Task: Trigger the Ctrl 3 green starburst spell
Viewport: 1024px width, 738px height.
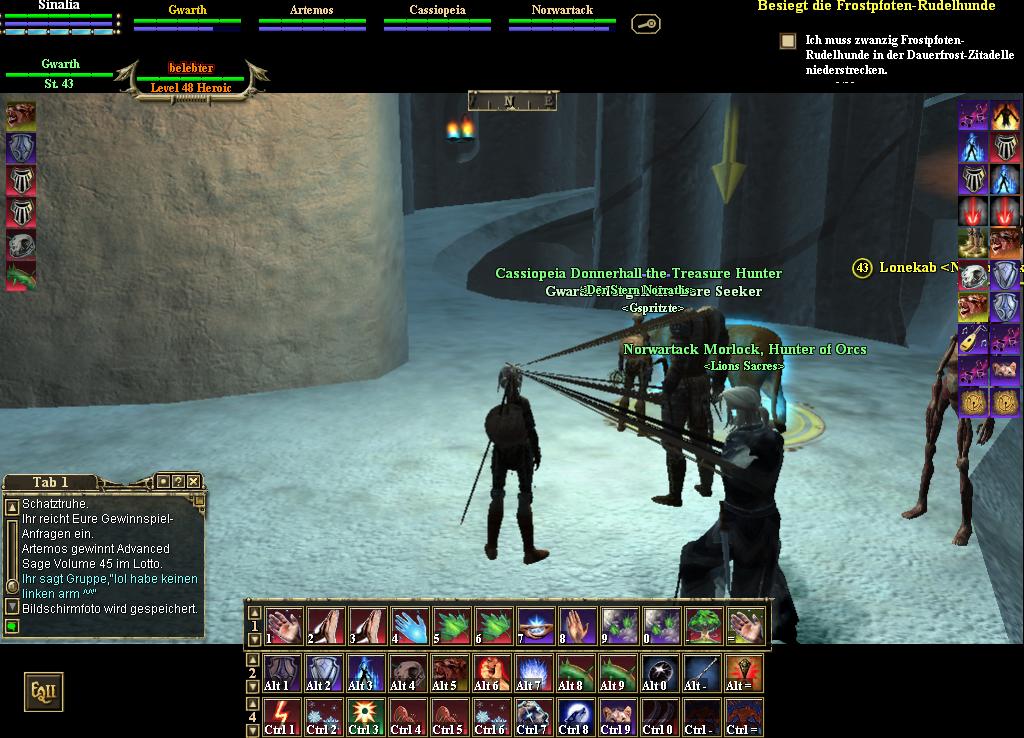Action: pos(365,716)
